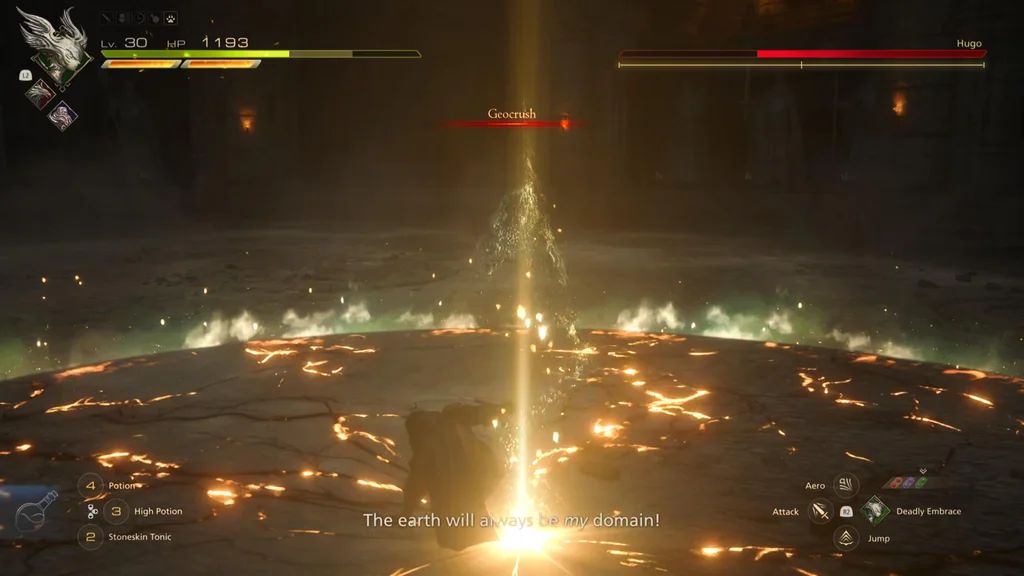The height and width of the screenshot is (576, 1024).
Task: Cast the Aero magic ability
Action: click(x=846, y=486)
